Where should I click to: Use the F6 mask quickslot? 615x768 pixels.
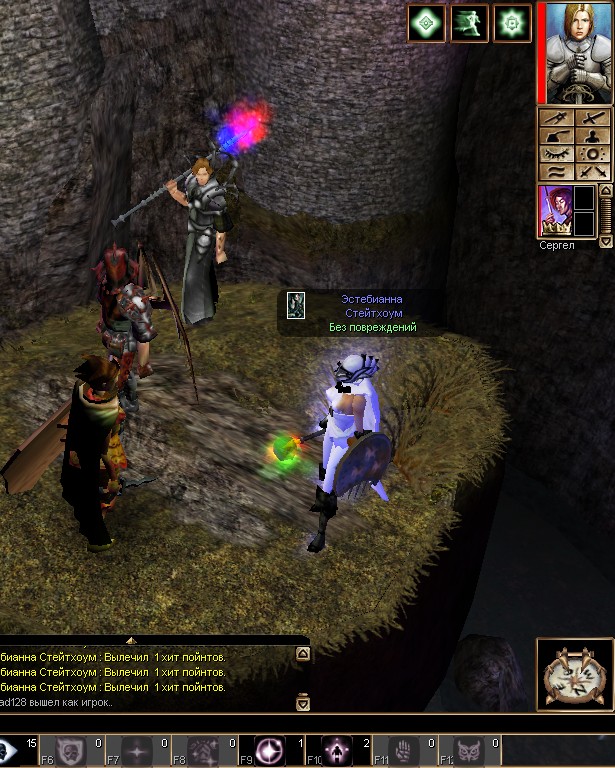point(68,750)
